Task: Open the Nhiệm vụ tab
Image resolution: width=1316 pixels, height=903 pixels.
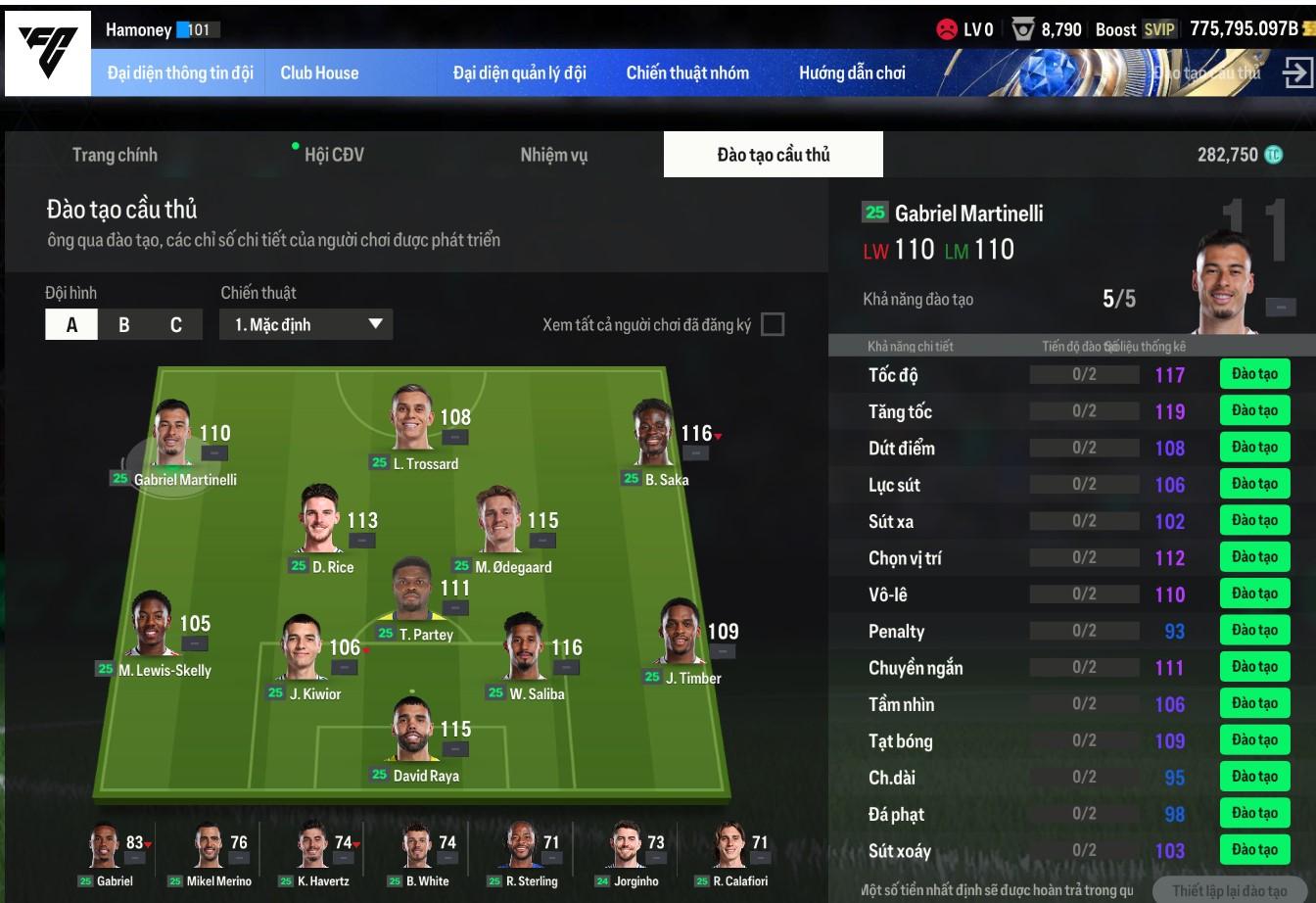Action: coord(554,155)
